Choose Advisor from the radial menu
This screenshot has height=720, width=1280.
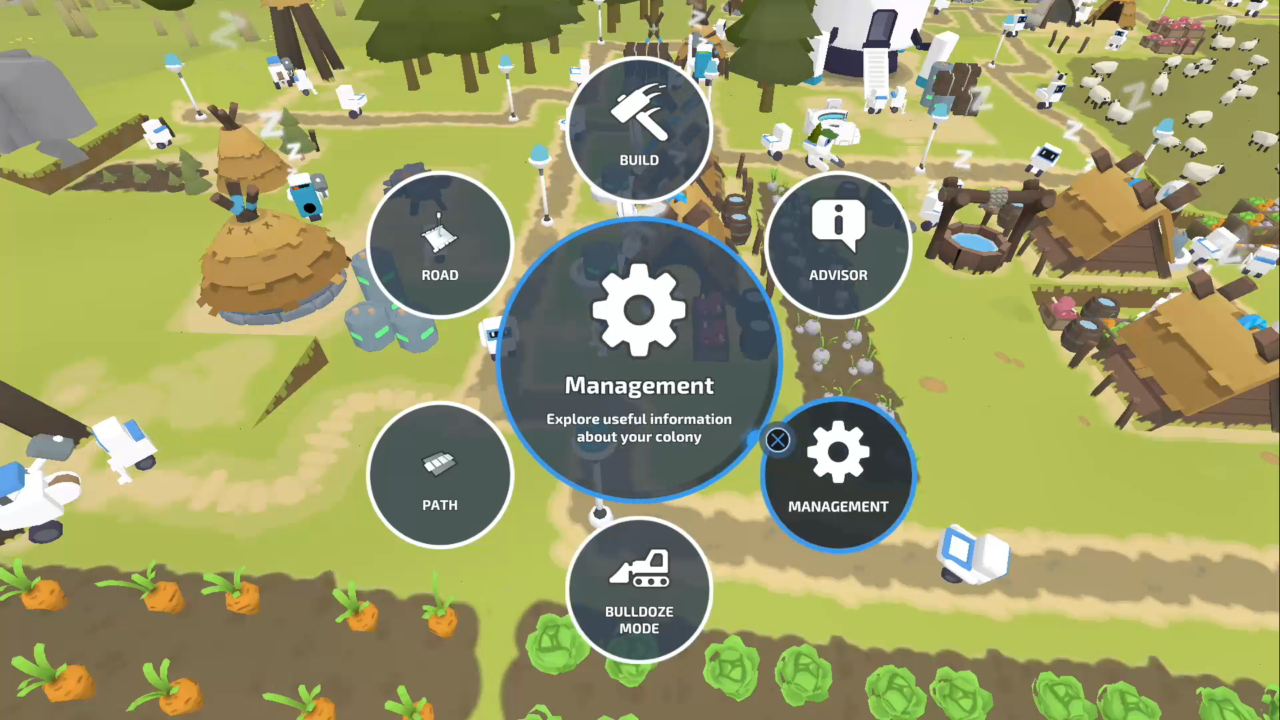click(838, 245)
